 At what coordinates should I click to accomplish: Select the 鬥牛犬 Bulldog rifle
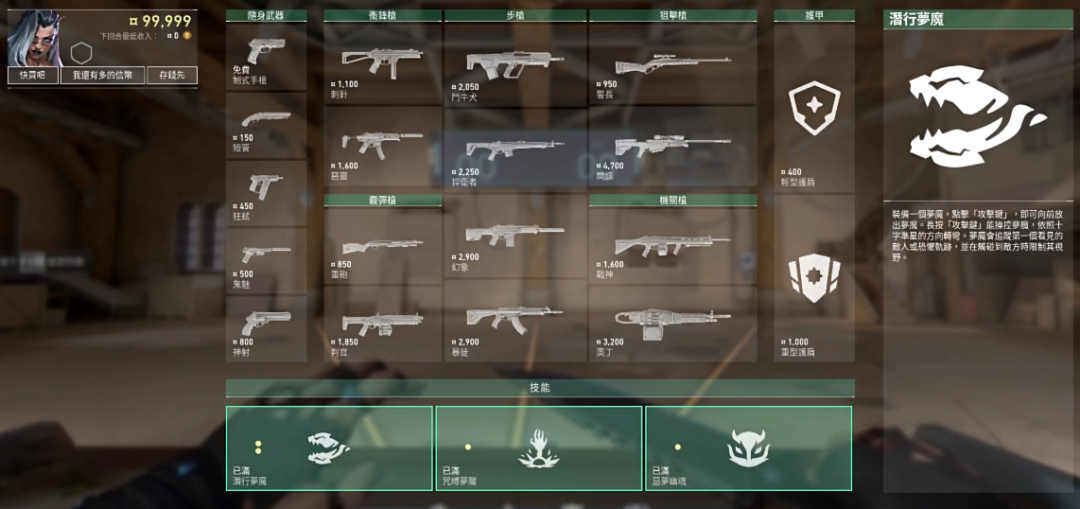pos(515,63)
